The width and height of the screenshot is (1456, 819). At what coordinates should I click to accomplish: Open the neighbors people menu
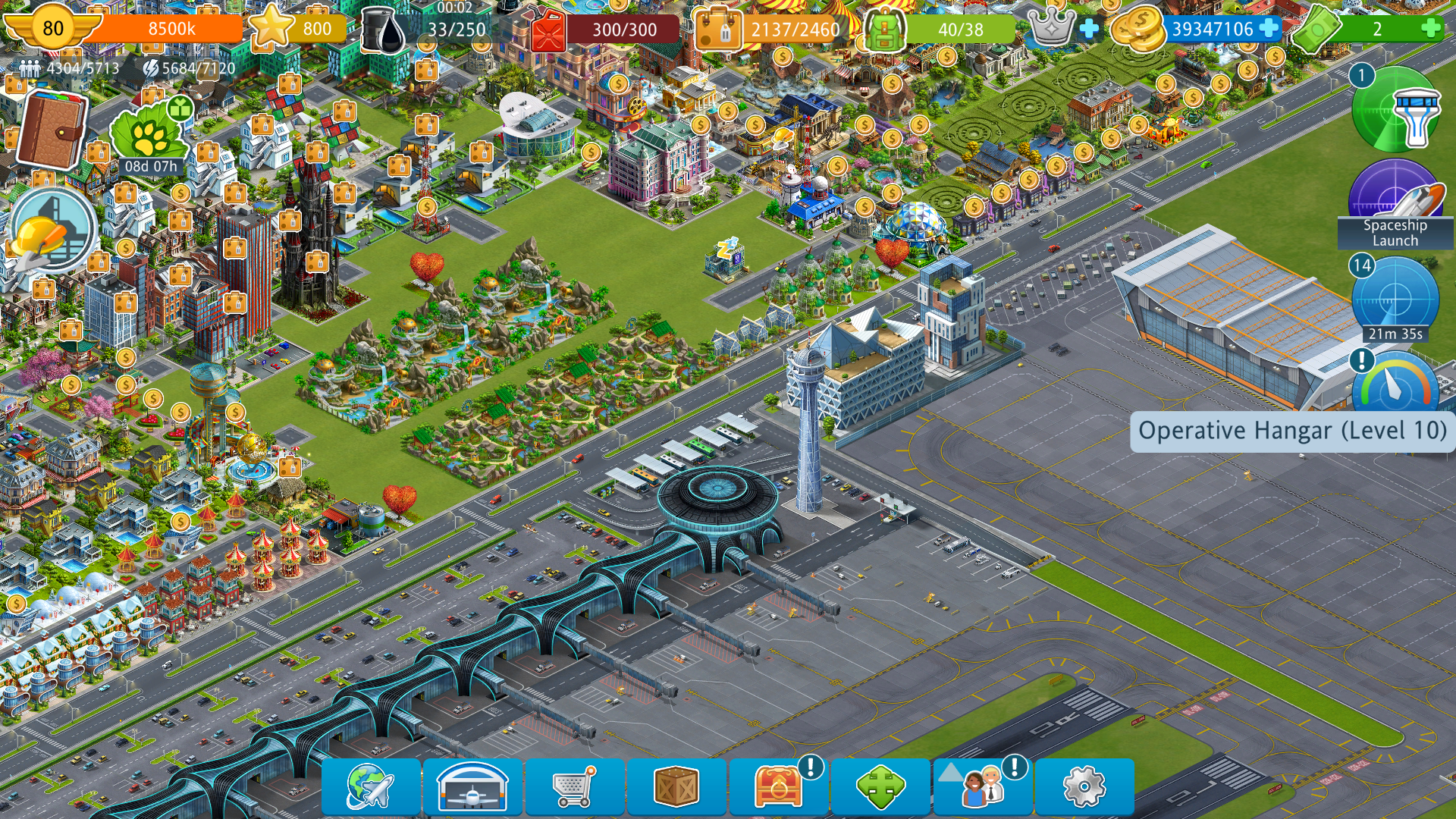[982, 787]
